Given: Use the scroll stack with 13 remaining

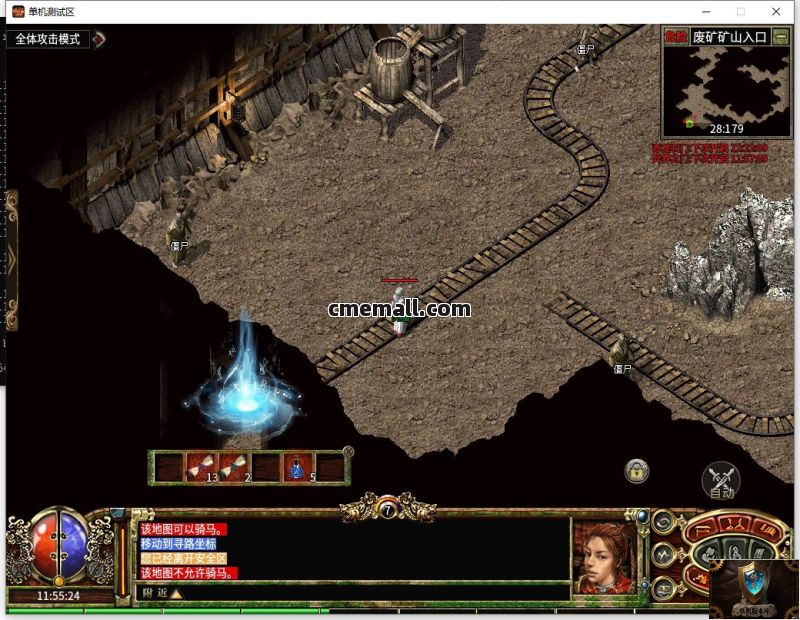Looking at the screenshot, I should pyautogui.click(x=201, y=466).
